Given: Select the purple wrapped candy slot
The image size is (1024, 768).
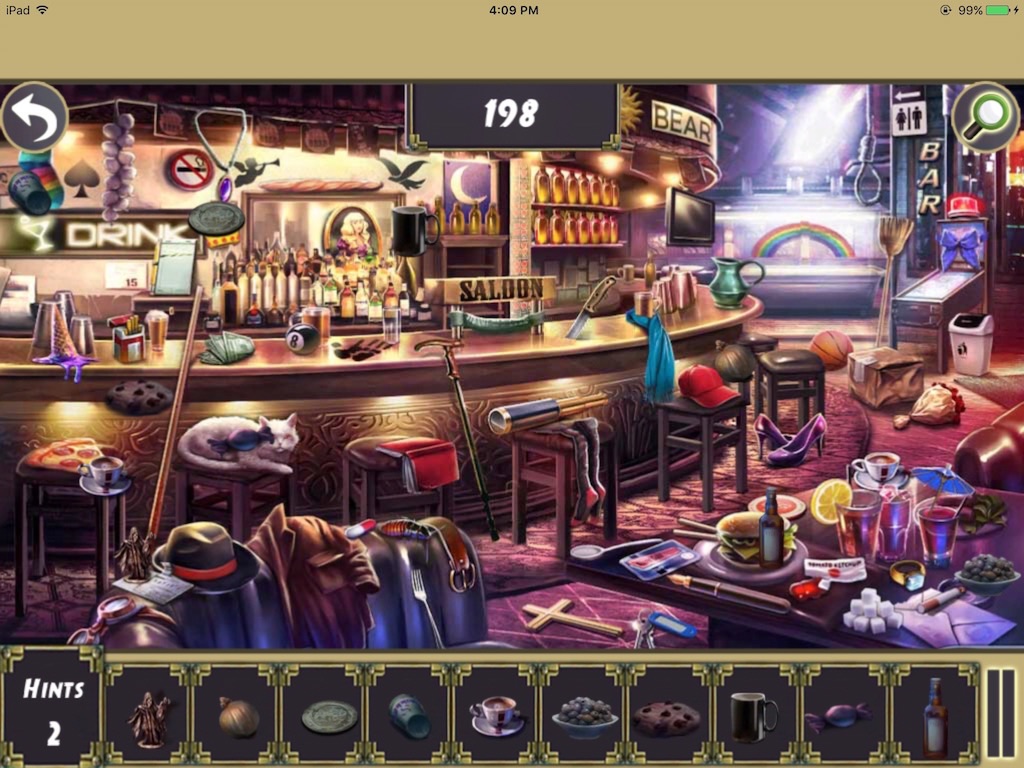Looking at the screenshot, I should tap(840, 717).
